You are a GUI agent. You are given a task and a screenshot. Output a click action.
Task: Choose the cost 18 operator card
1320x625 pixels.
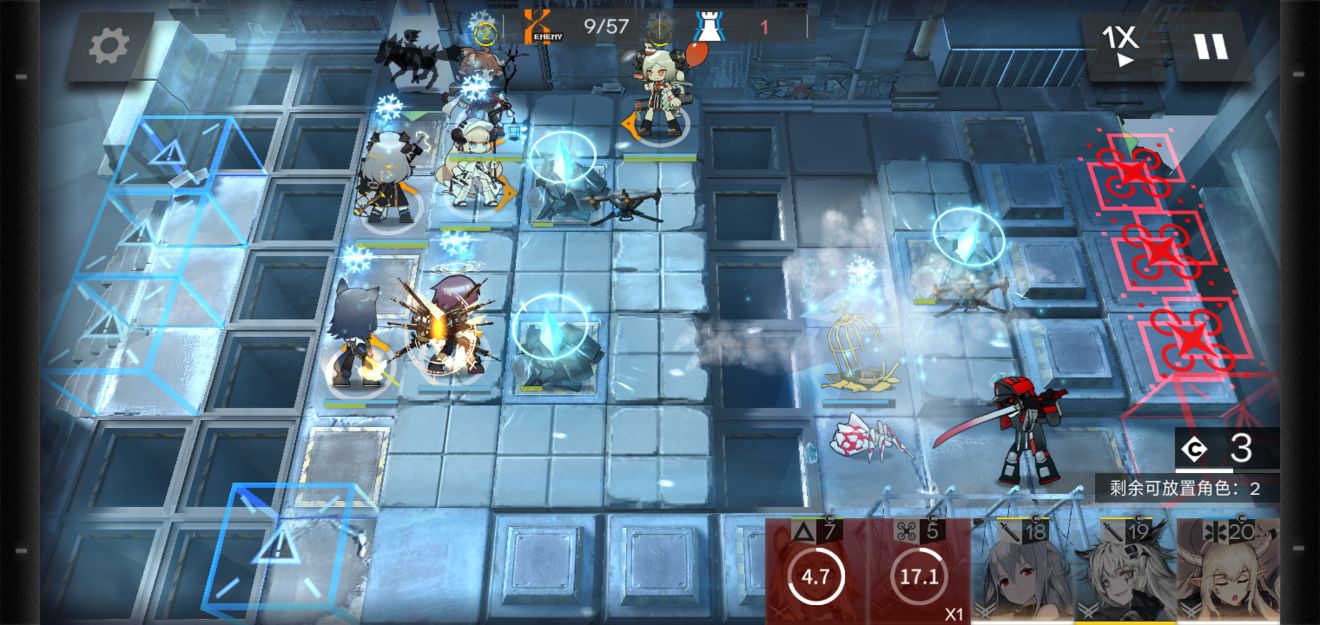[x=1021, y=572]
